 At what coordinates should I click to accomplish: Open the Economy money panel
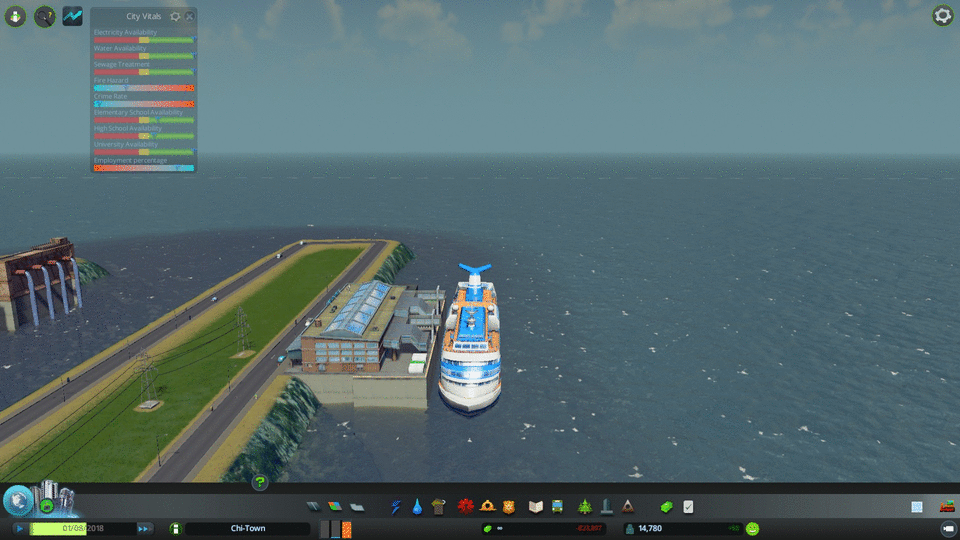667,507
